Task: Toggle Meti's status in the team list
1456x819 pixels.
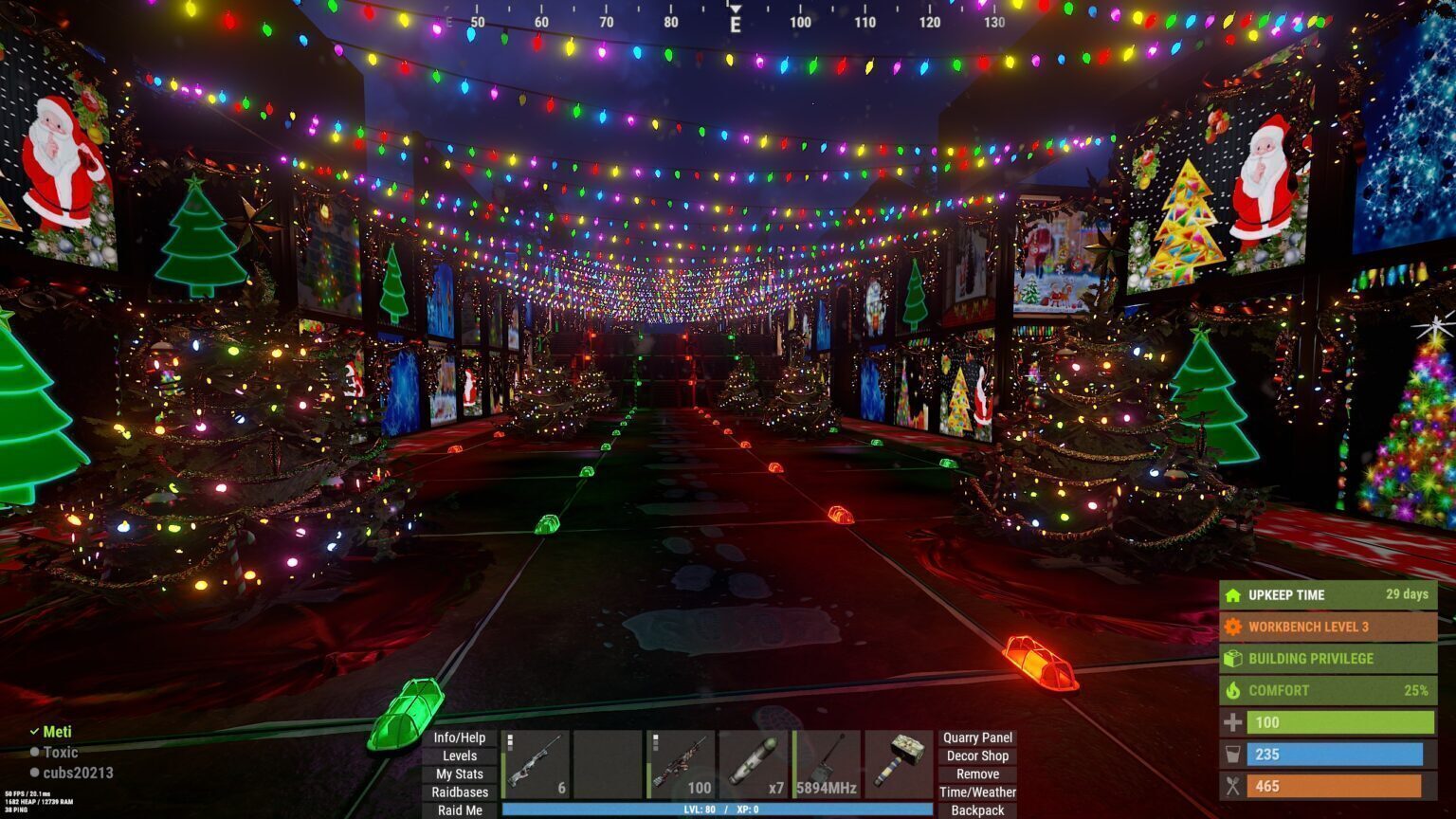Action: coord(32,732)
